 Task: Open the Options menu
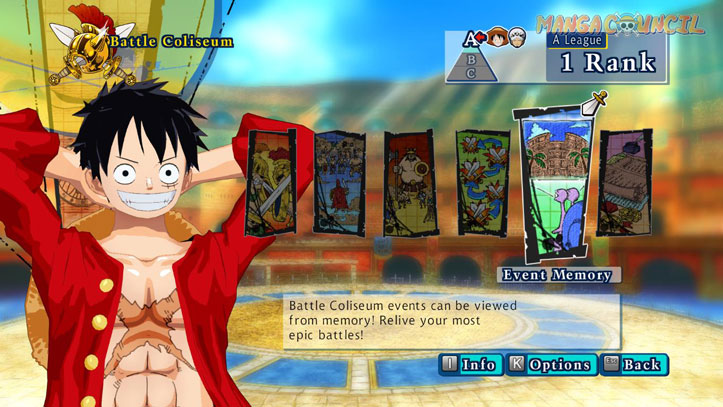coord(550,365)
